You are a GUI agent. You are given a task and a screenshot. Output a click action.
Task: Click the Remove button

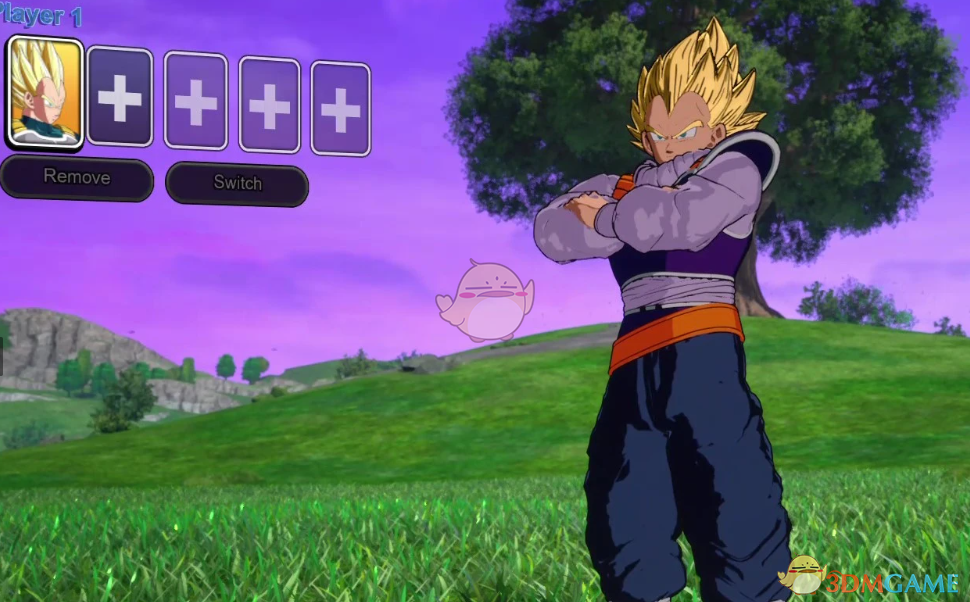tap(77, 178)
